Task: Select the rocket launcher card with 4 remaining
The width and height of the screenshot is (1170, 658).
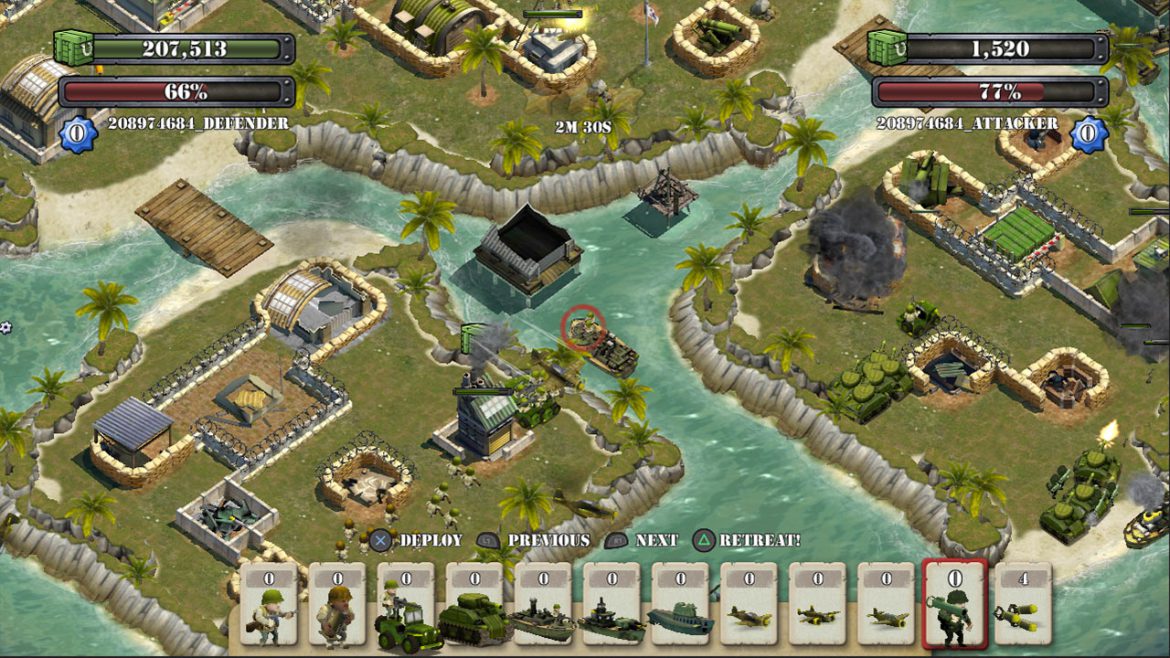Action: tap(1022, 606)
